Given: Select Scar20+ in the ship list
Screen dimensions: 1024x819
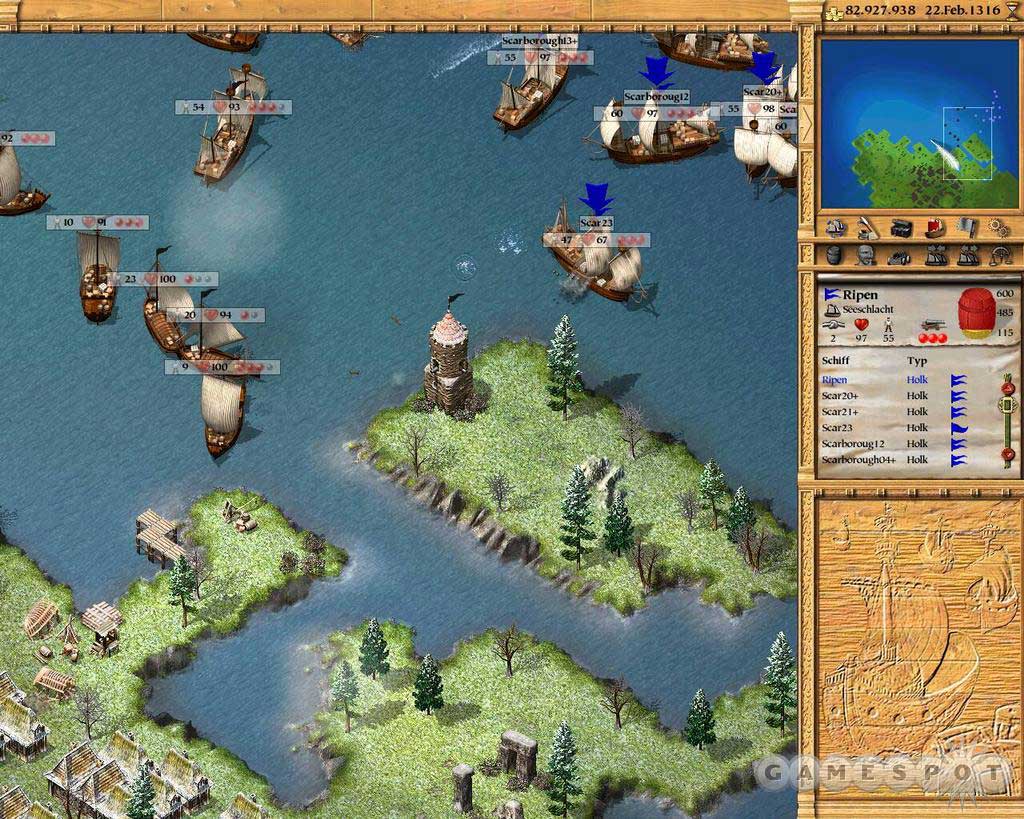Looking at the screenshot, I should [x=840, y=396].
